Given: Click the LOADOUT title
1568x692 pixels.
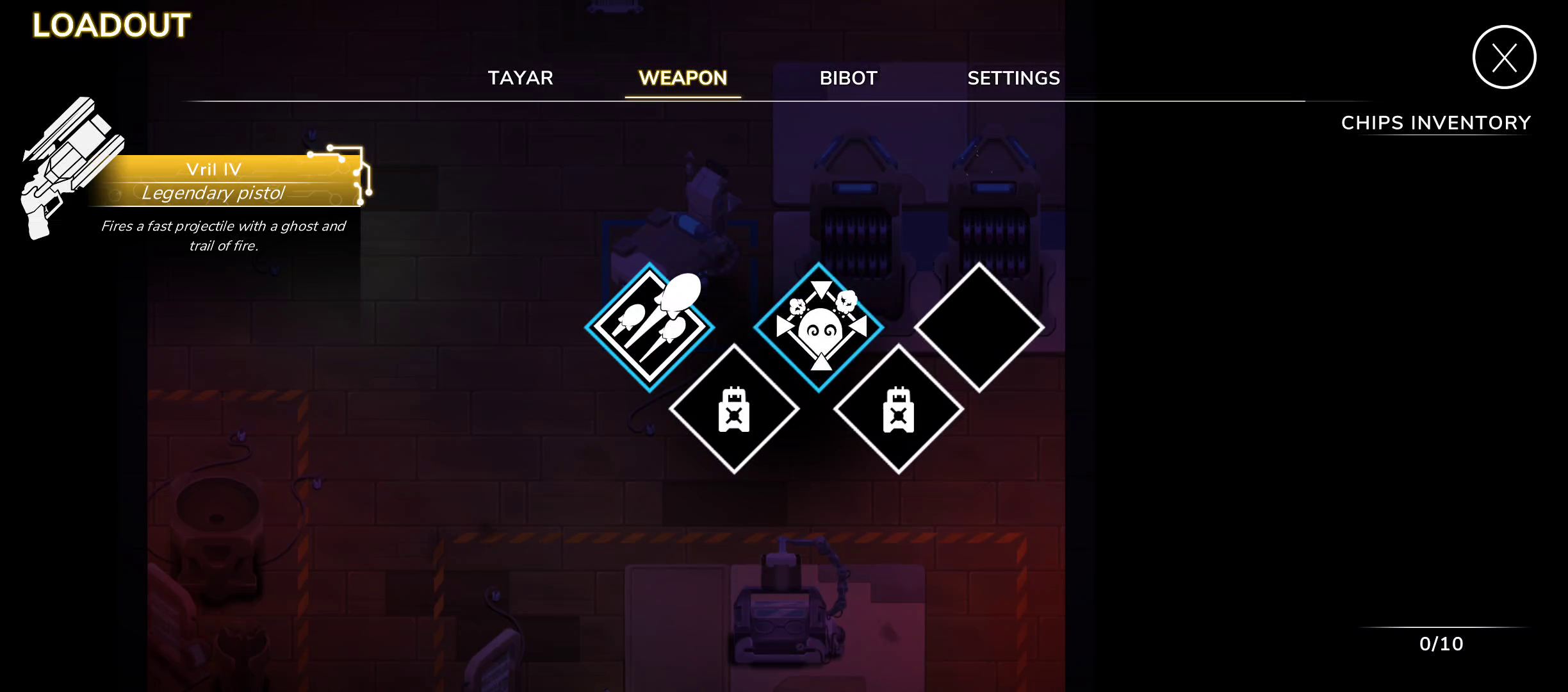Looking at the screenshot, I should tap(109, 26).
